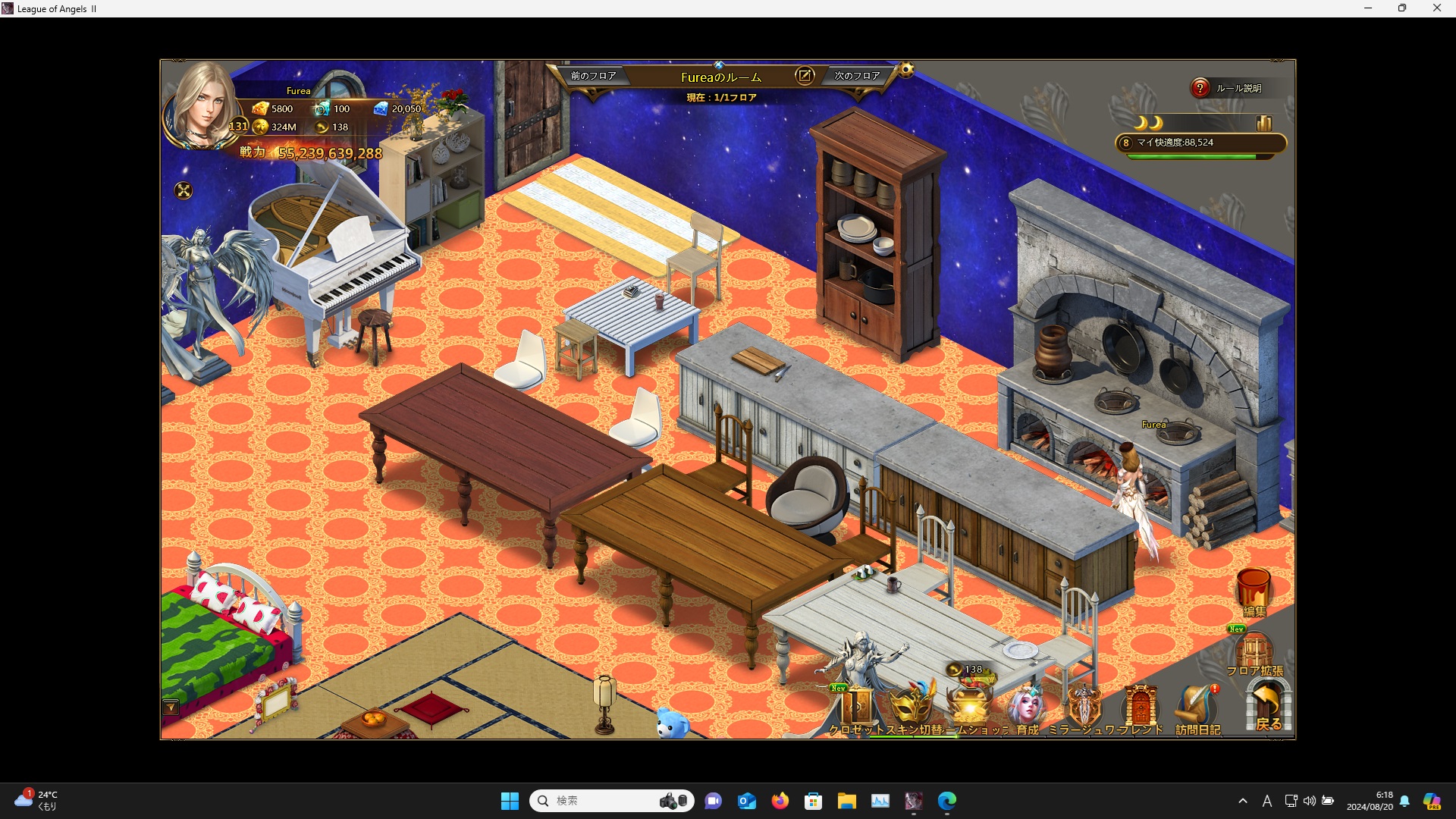Edit the room name with pencil icon
The height and width of the screenshot is (819, 1456).
coord(804,76)
